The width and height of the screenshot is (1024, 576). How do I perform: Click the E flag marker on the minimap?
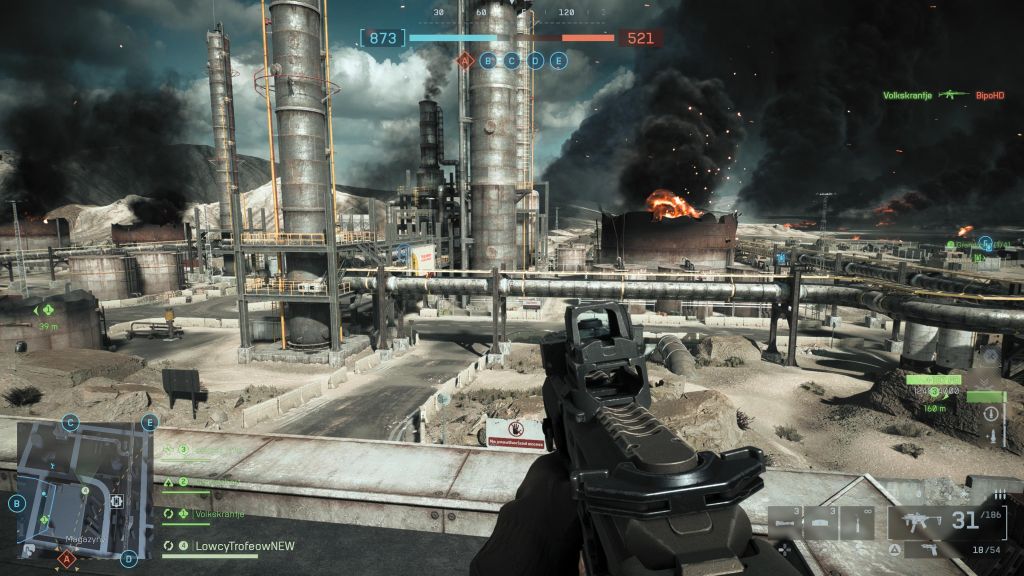(150, 422)
